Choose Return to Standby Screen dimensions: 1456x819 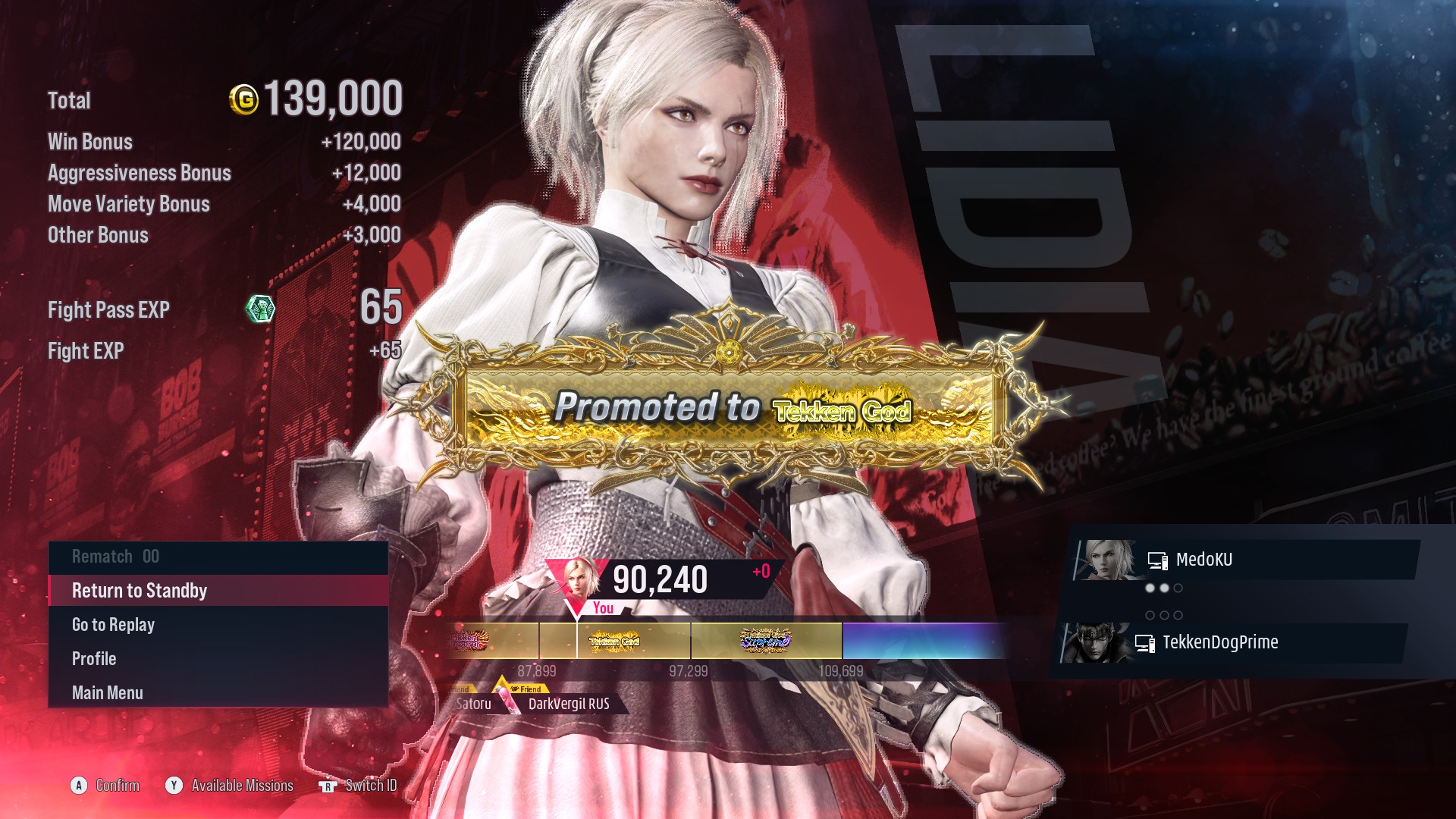138,590
